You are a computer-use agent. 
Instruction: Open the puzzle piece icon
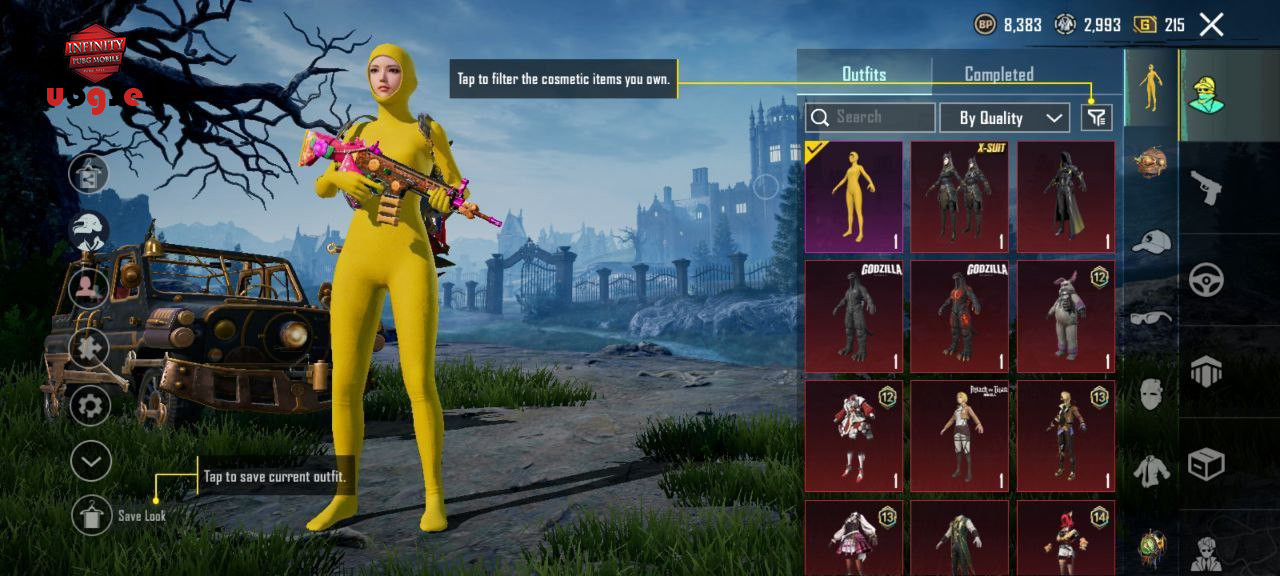pos(90,348)
